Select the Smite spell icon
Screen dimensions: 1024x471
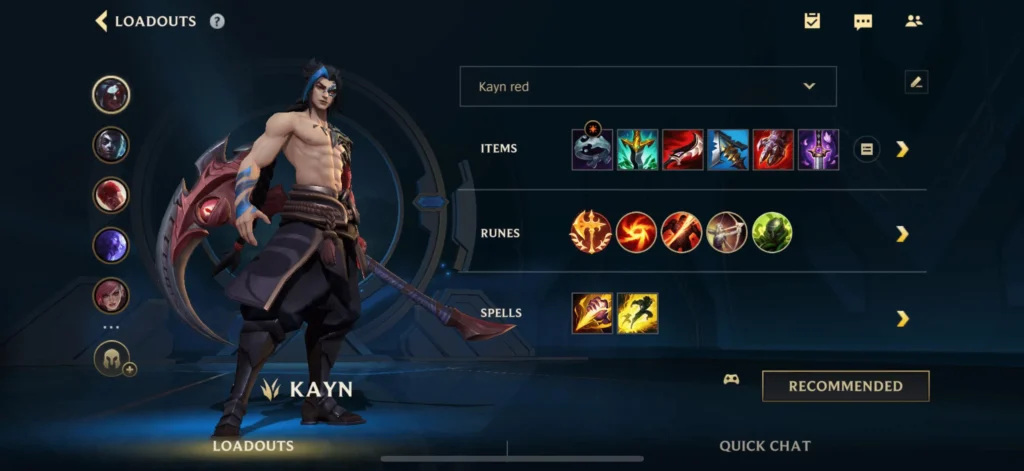[x=592, y=313]
